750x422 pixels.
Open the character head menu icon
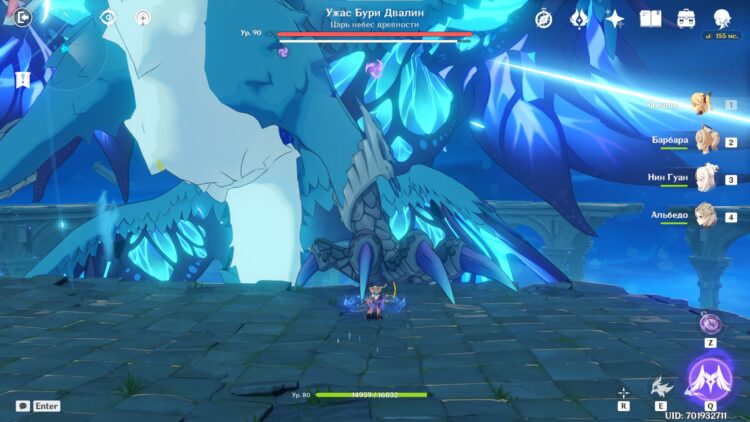tap(721, 18)
